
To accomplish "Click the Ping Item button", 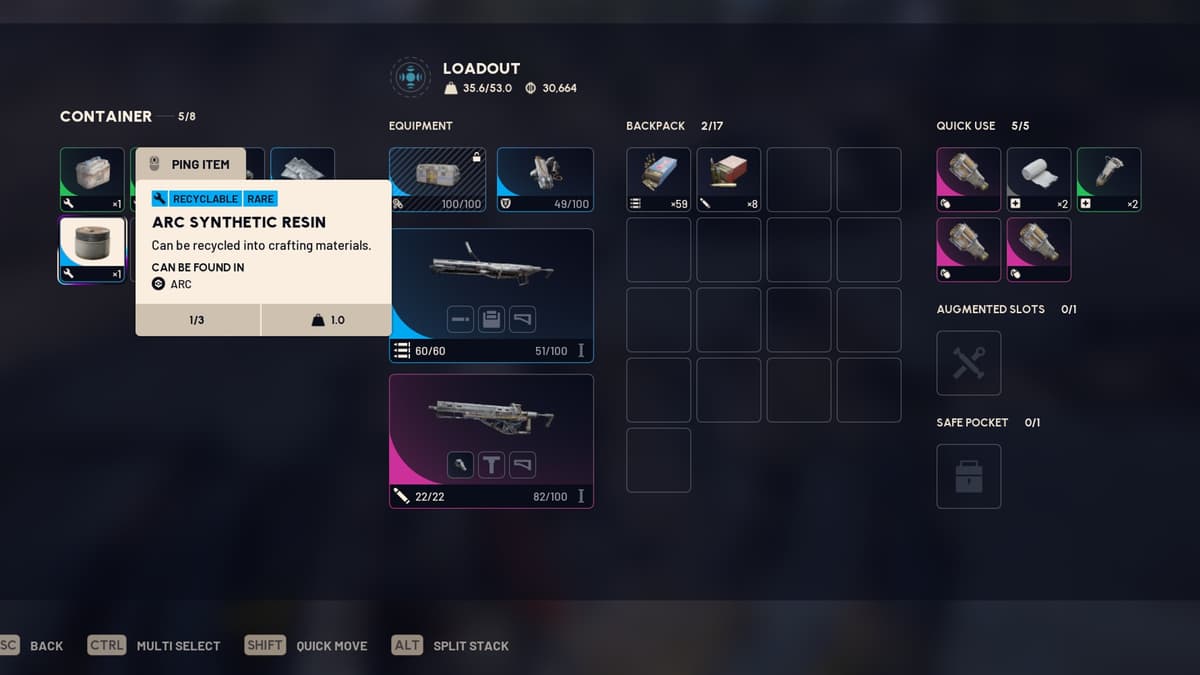I will pyautogui.click(x=190, y=164).
